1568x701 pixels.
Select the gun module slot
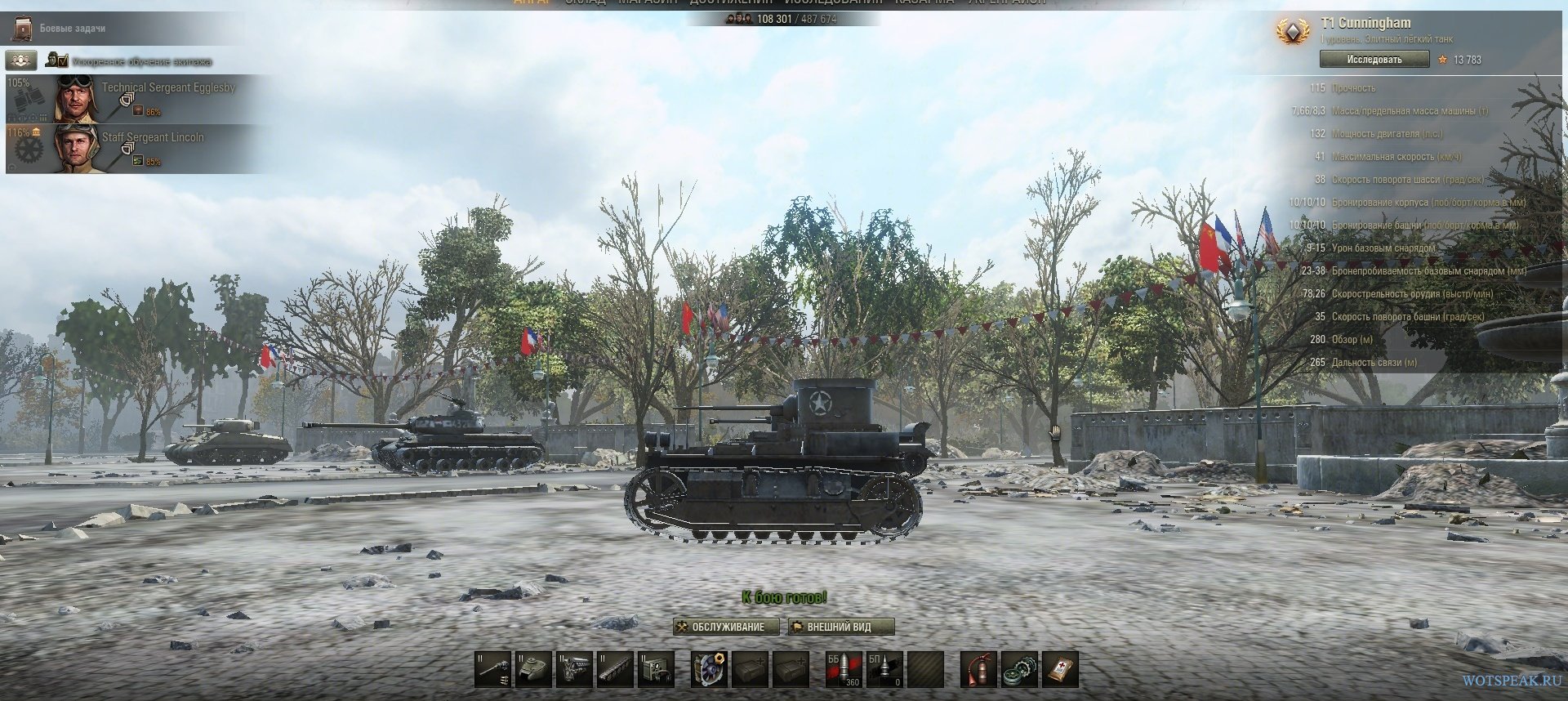click(494, 669)
